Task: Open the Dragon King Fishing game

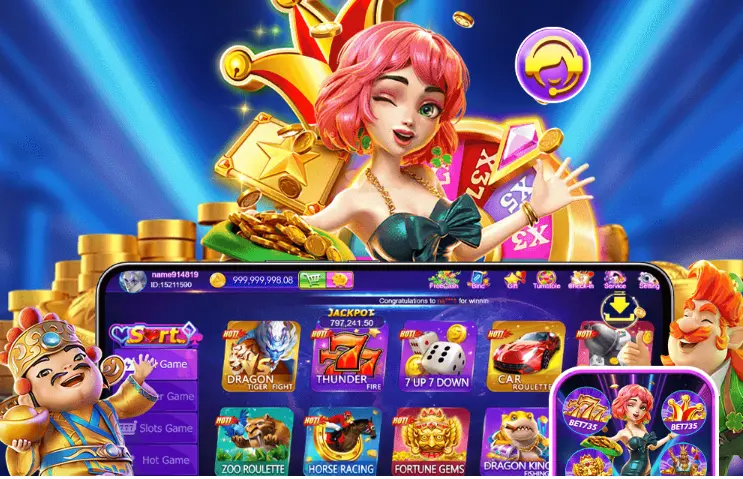Action: coord(515,442)
